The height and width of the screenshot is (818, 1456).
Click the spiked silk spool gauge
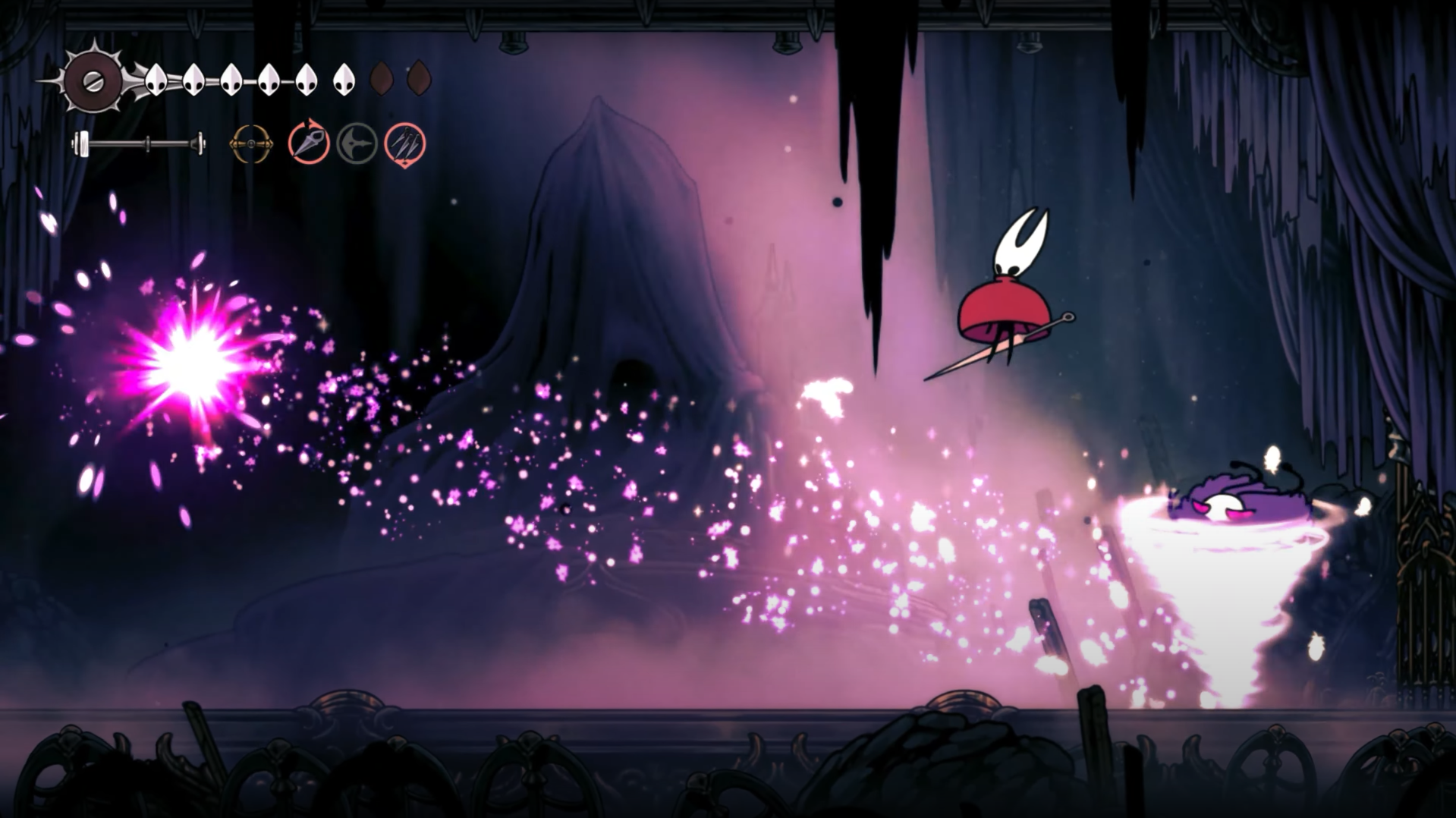click(x=93, y=80)
